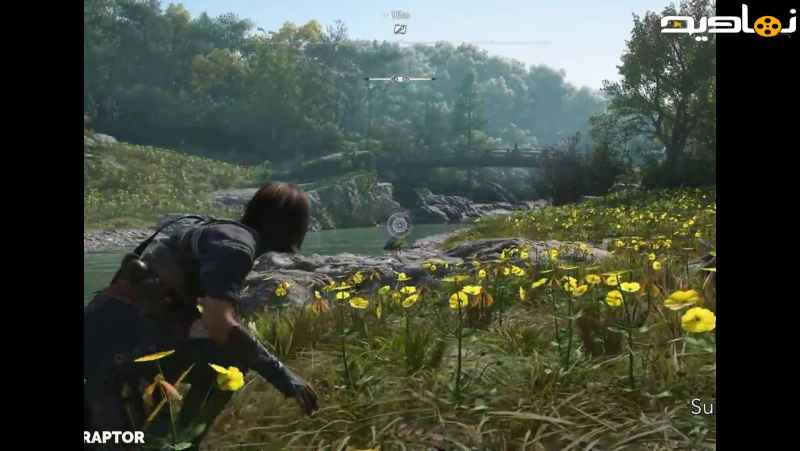Screen dimensions: 800x451
Task: Click the compass bar below the objective
Action: (x=400, y=78)
